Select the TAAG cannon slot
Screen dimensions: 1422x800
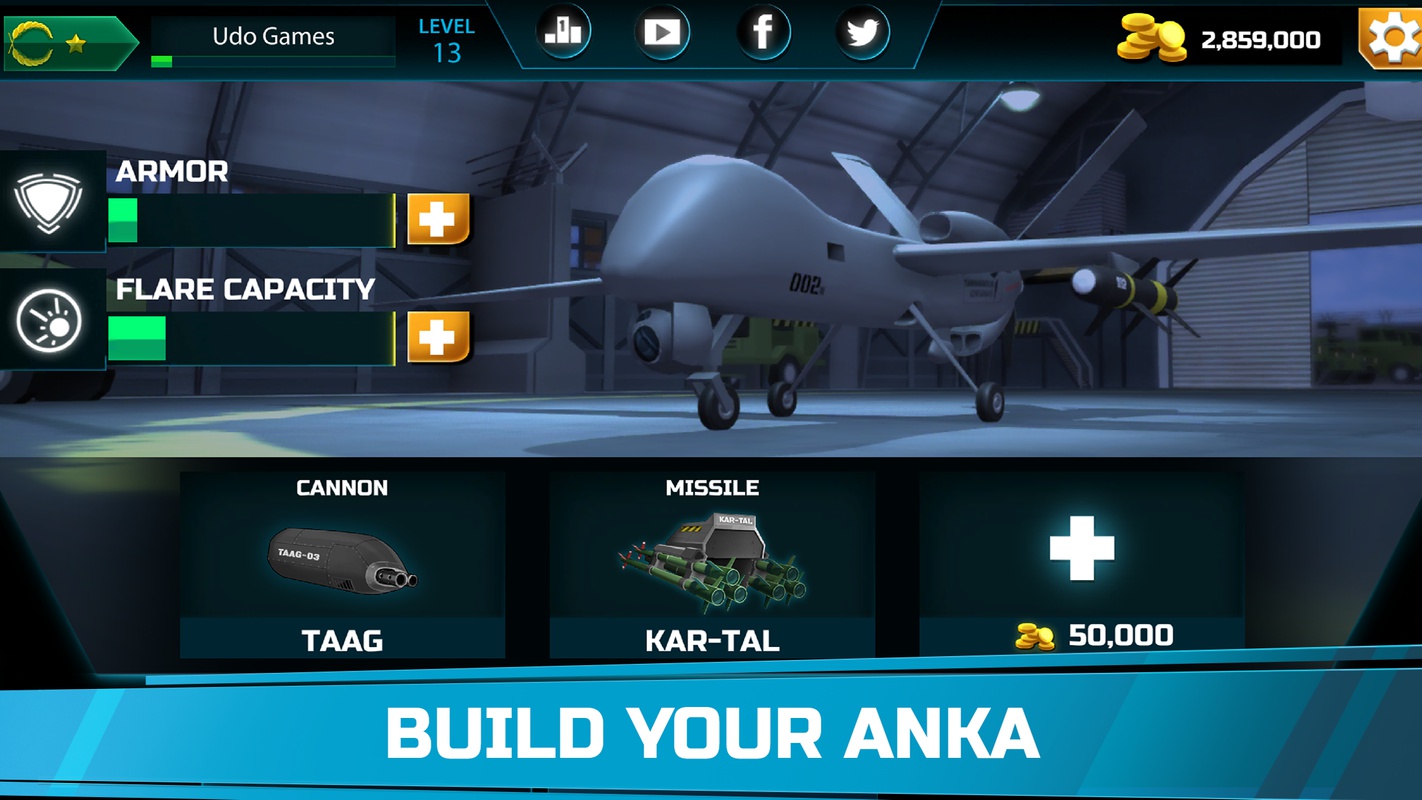click(x=342, y=565)
